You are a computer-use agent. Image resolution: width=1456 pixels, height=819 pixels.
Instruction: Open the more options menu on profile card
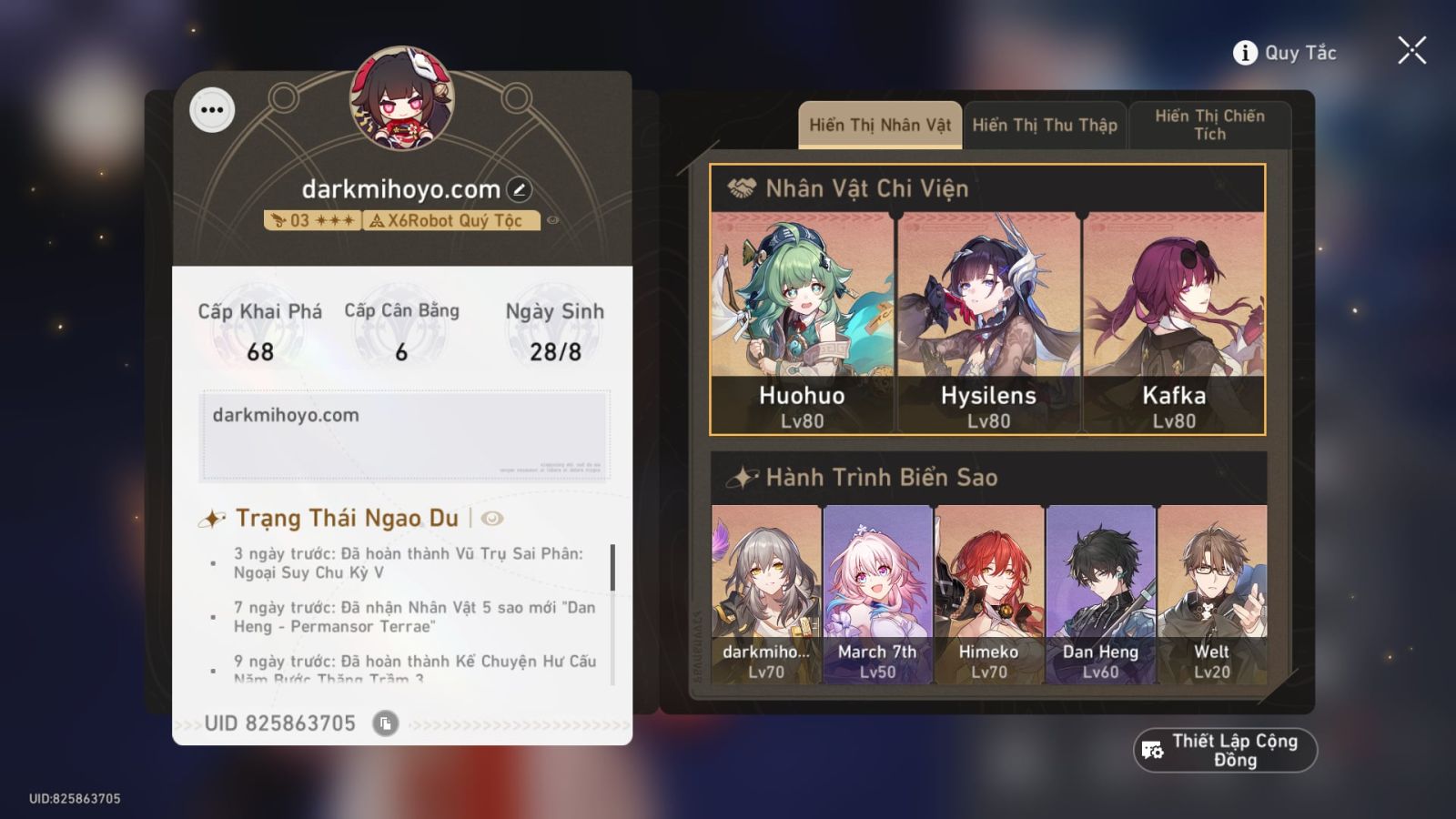coord(213,109)
